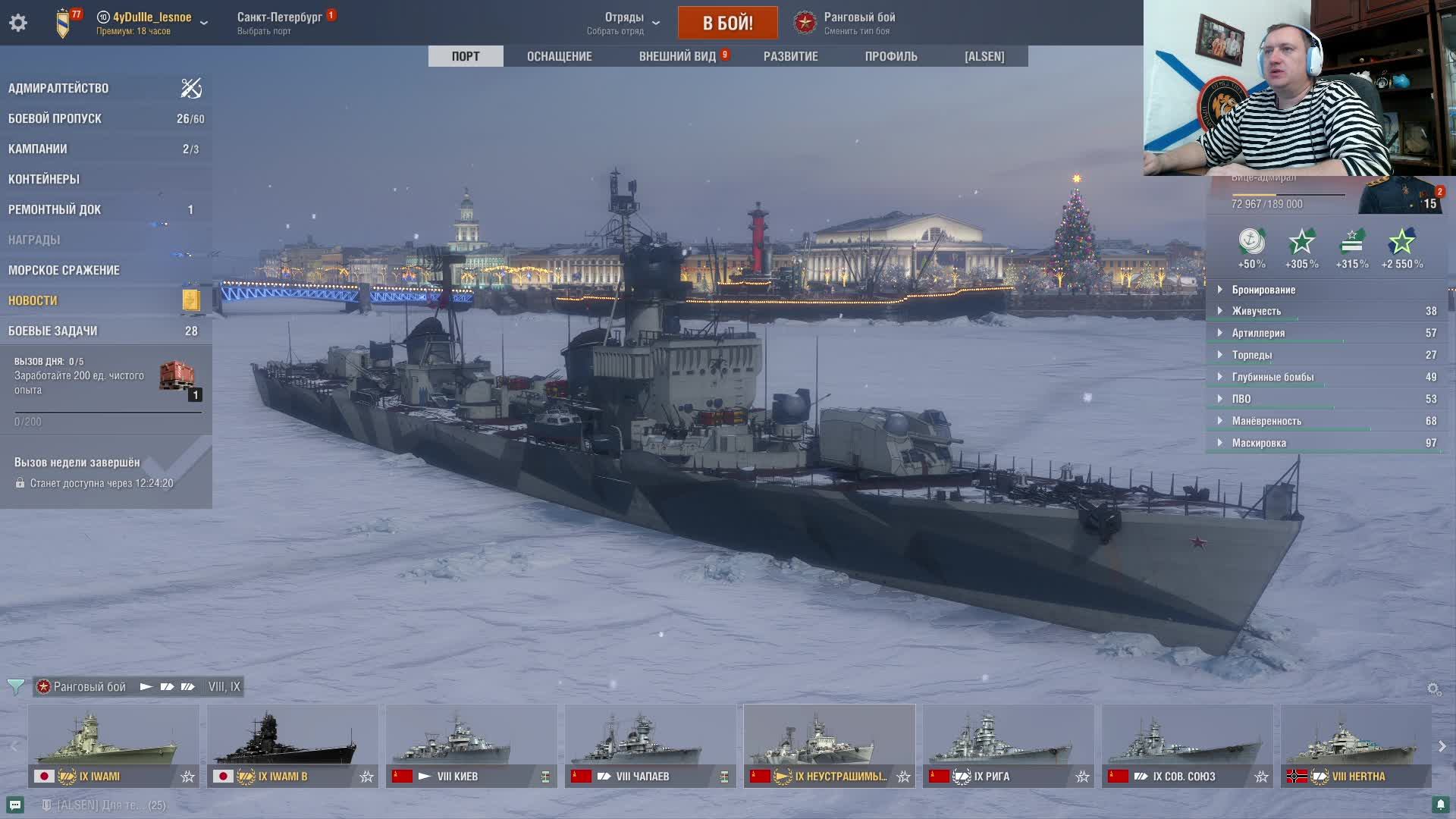Image resolution: width=1456 pixels, height=819 pixels.
Task: Expand the Маскировка ship parameter
Action: coord(1259,443)
